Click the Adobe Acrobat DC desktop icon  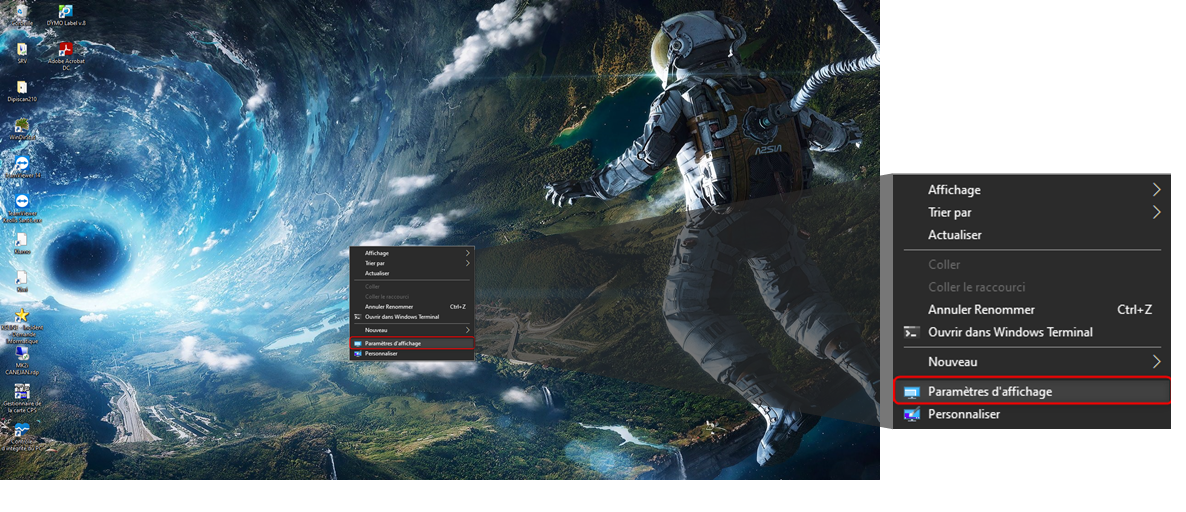pos(66,50)
